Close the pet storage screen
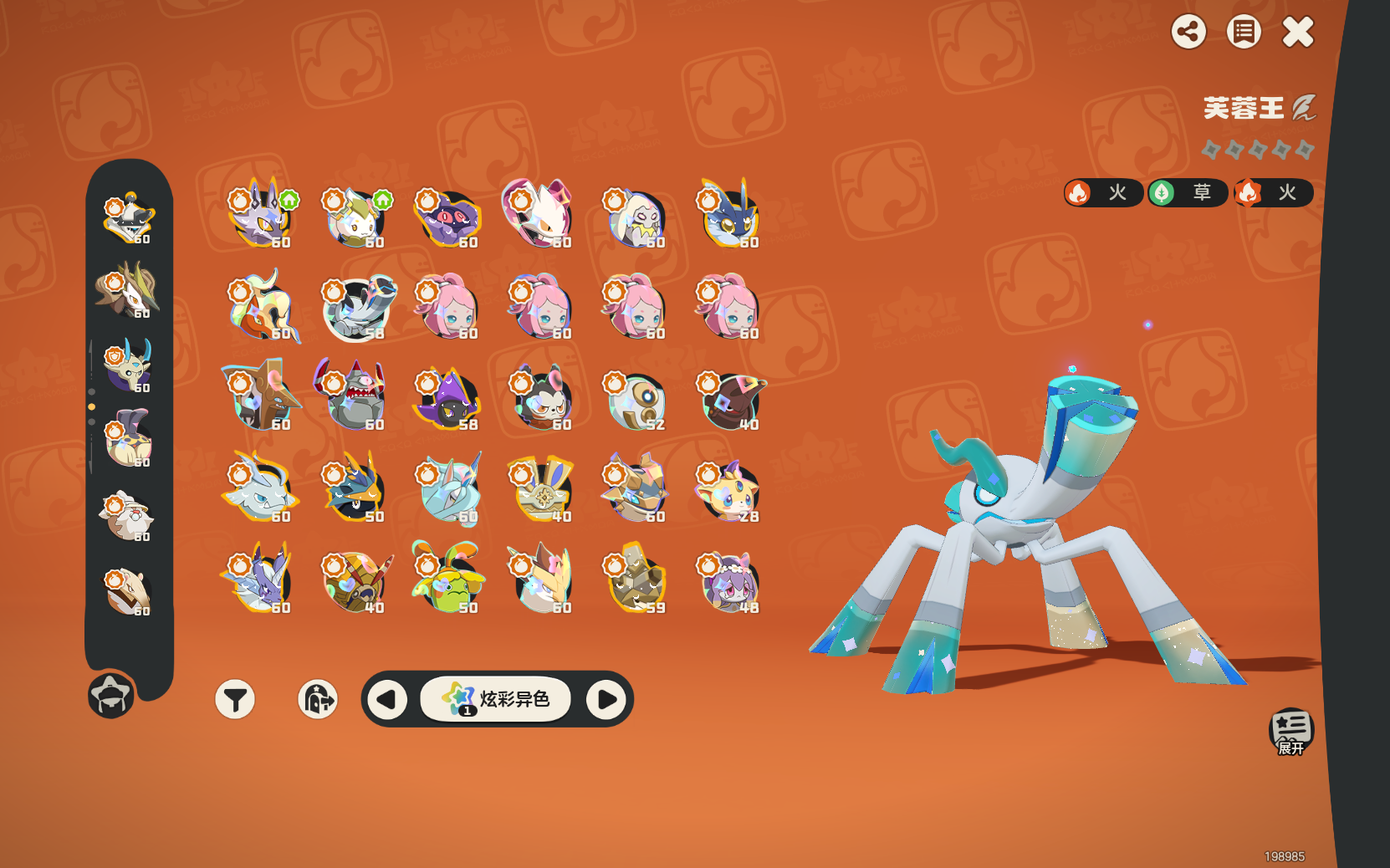Viewport: 1390px width, 868px height. coord(1298,33)
